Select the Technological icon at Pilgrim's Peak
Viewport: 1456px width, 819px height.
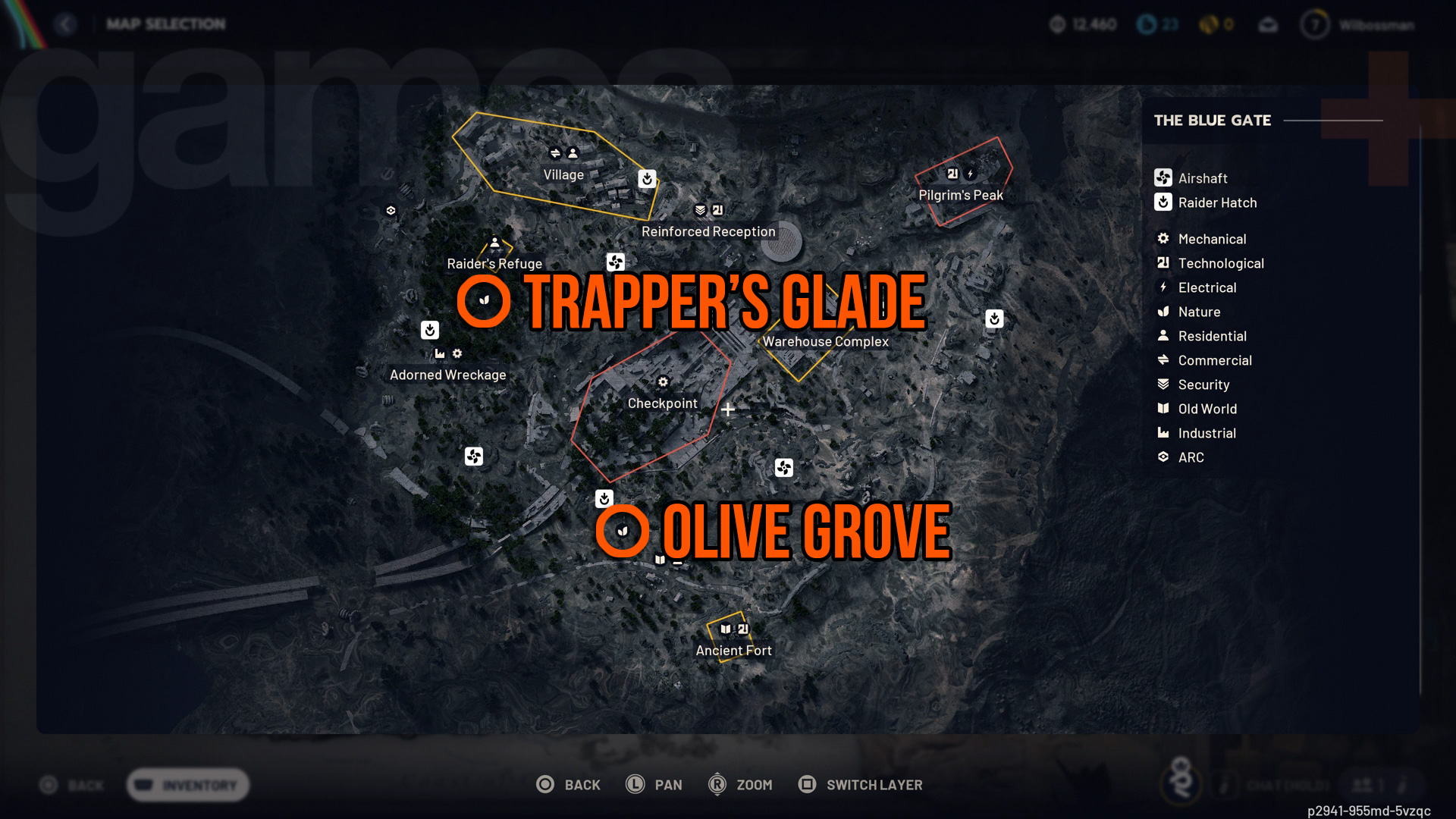click(x=952, y=173)
